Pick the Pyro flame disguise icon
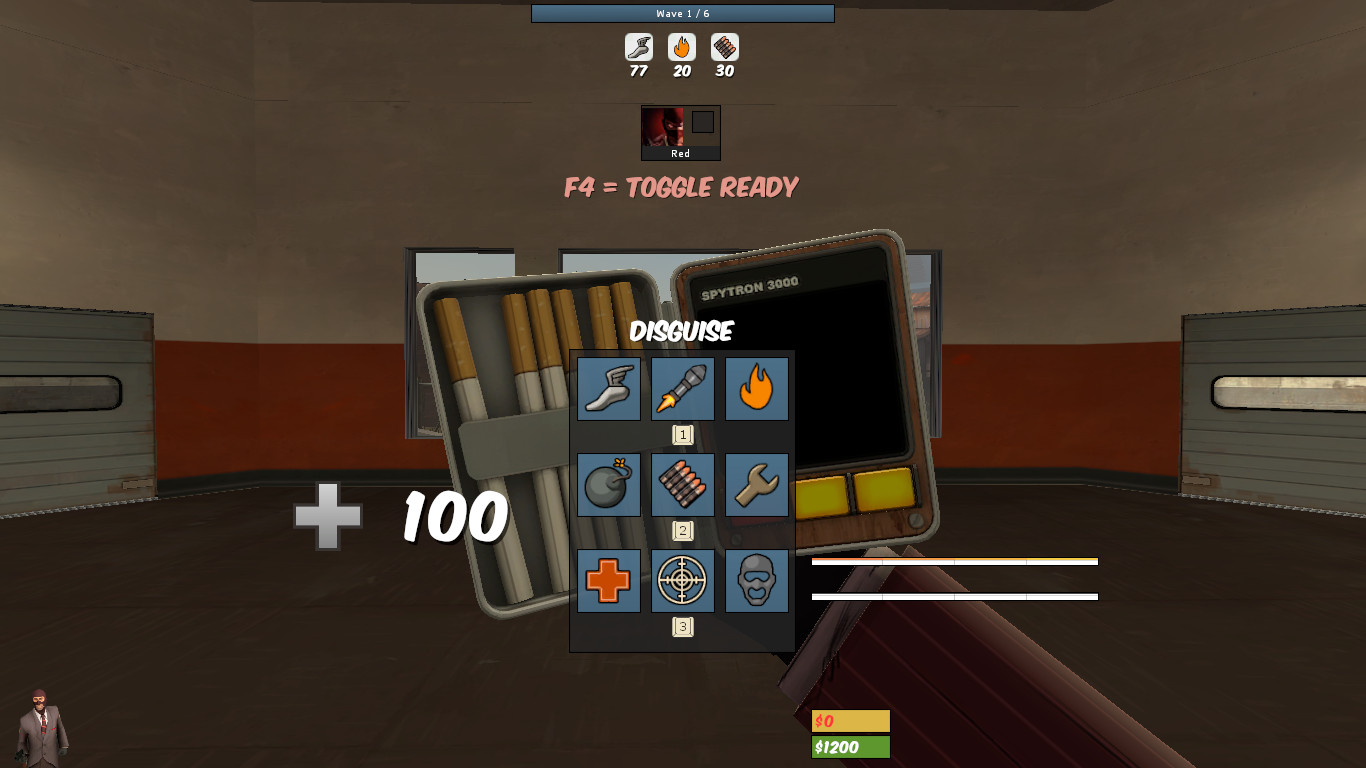Viewport: 1366px width, 768px height. pos(756,389)
